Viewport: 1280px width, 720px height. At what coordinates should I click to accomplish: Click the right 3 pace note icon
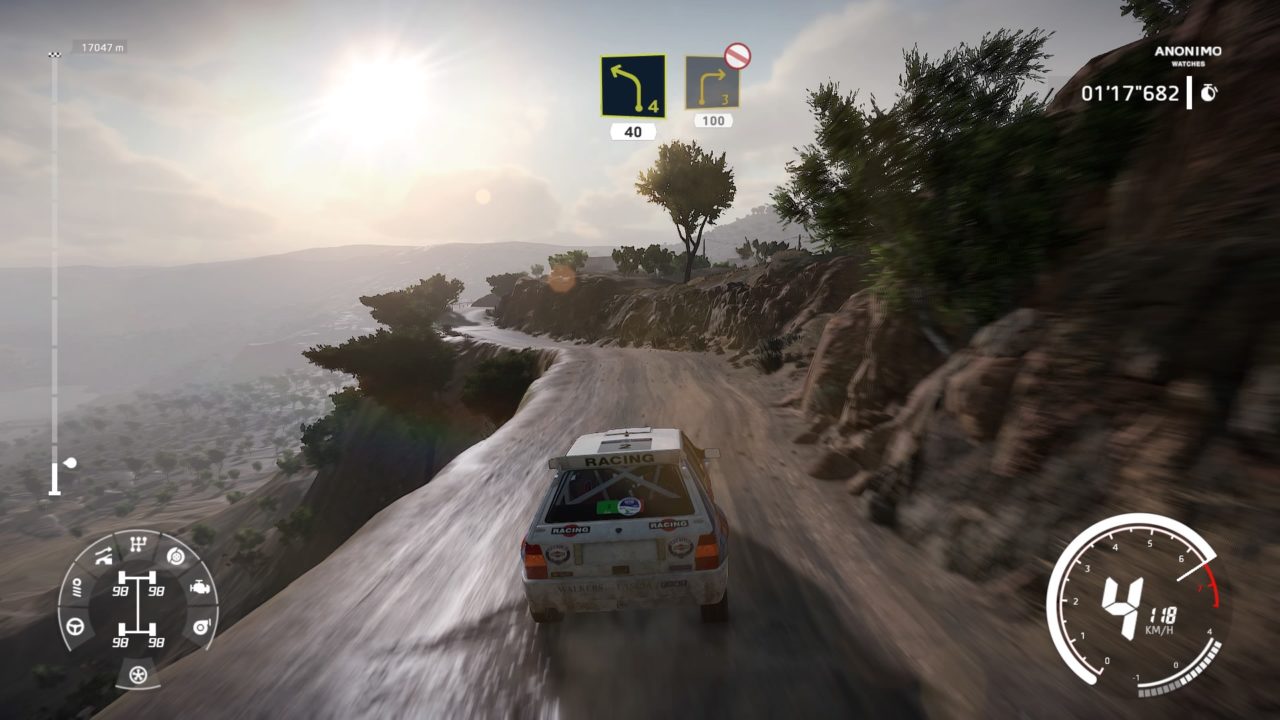[x=712, y=84]
